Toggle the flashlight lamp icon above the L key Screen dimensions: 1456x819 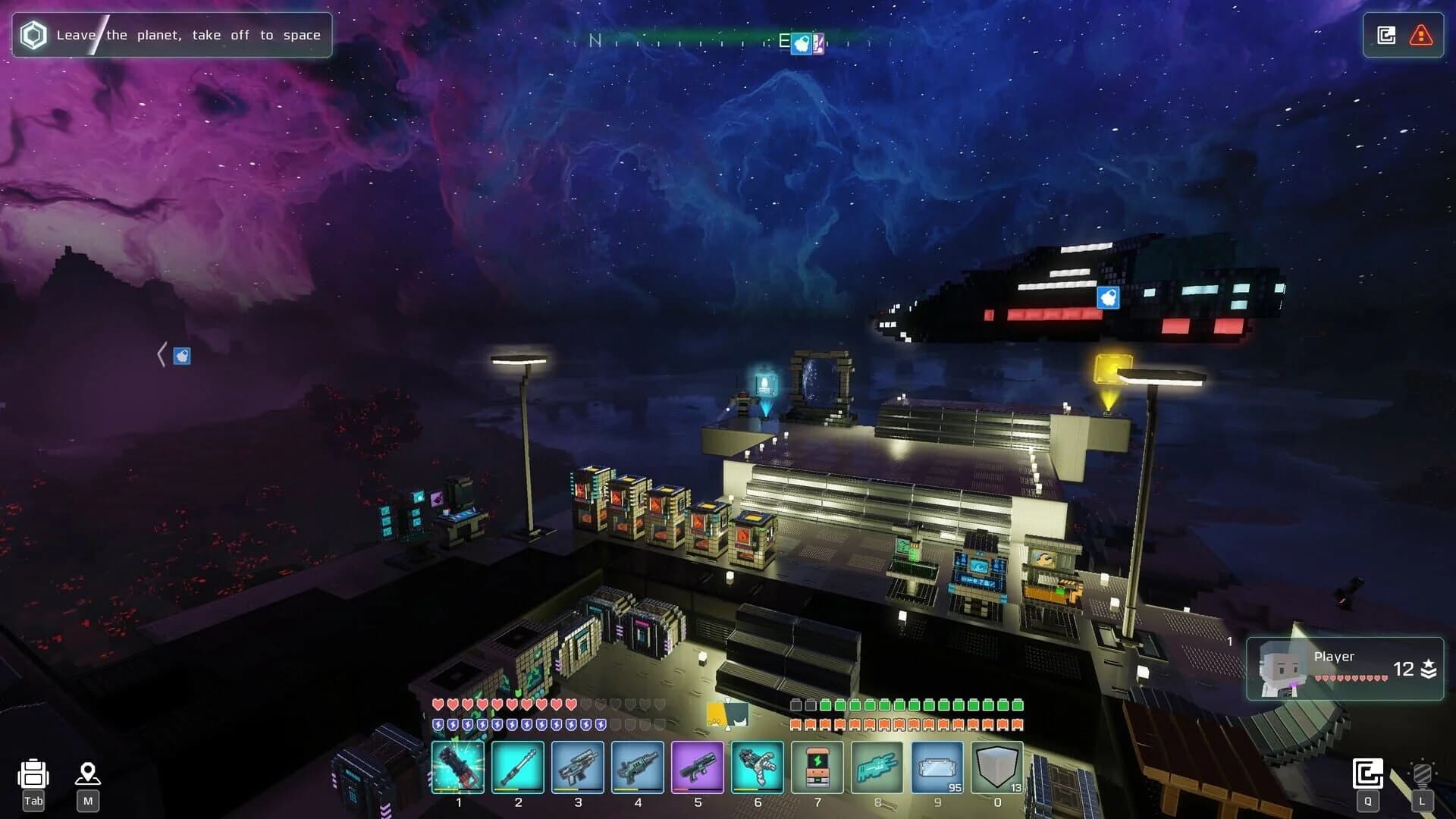[x=1423, y=774]
